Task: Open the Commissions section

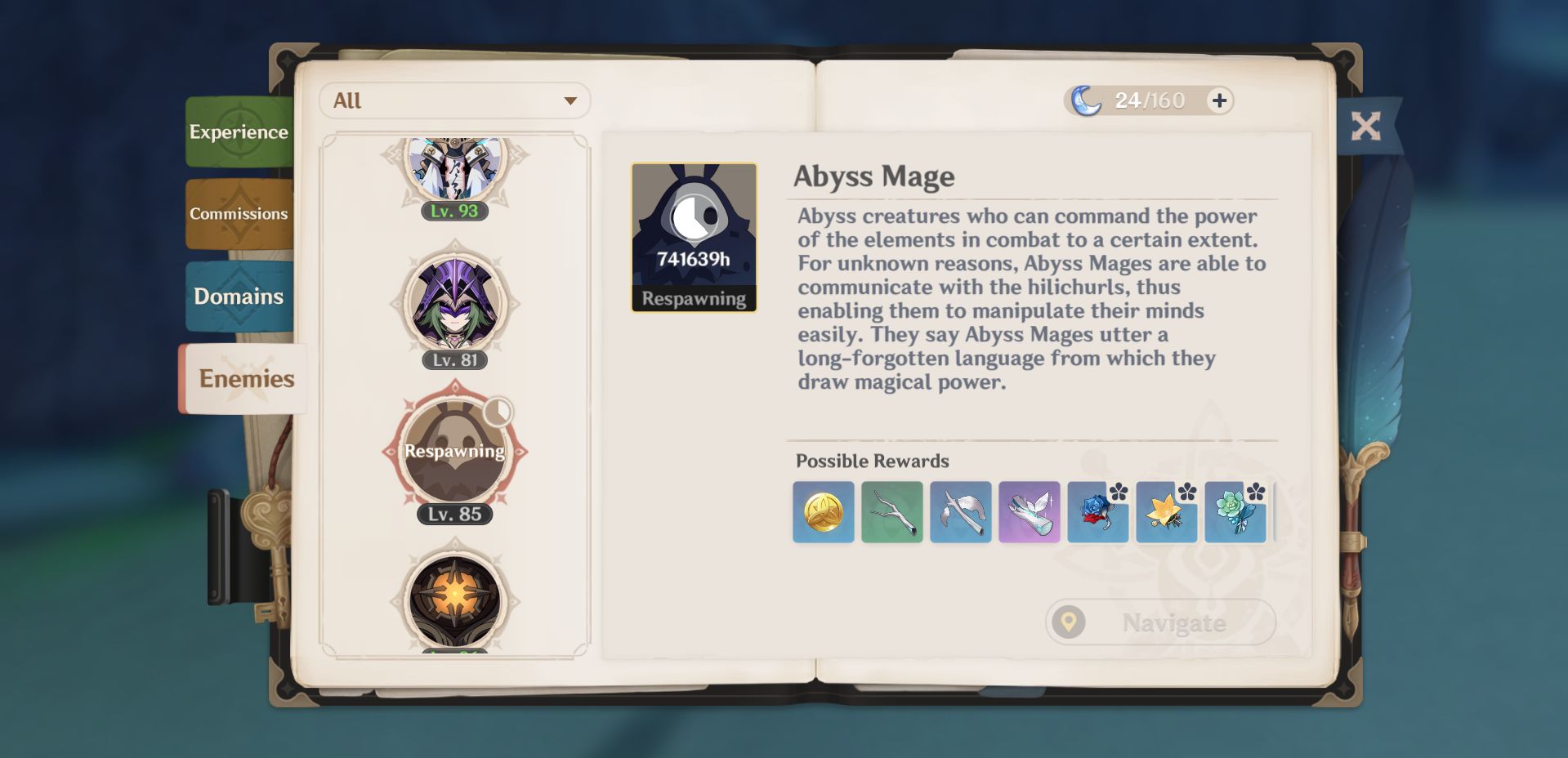Action: tap(238, 213)
